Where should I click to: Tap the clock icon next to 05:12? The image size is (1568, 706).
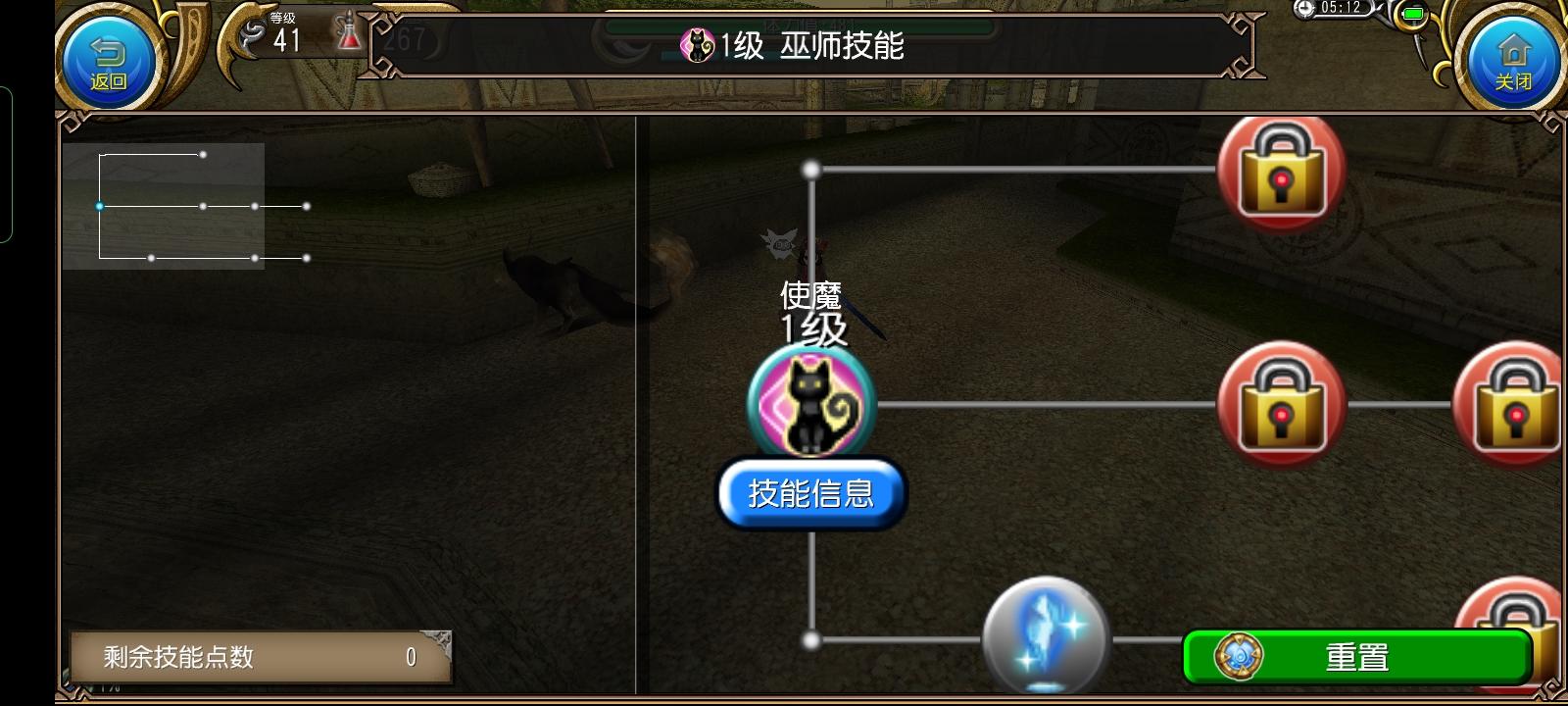1304,9
